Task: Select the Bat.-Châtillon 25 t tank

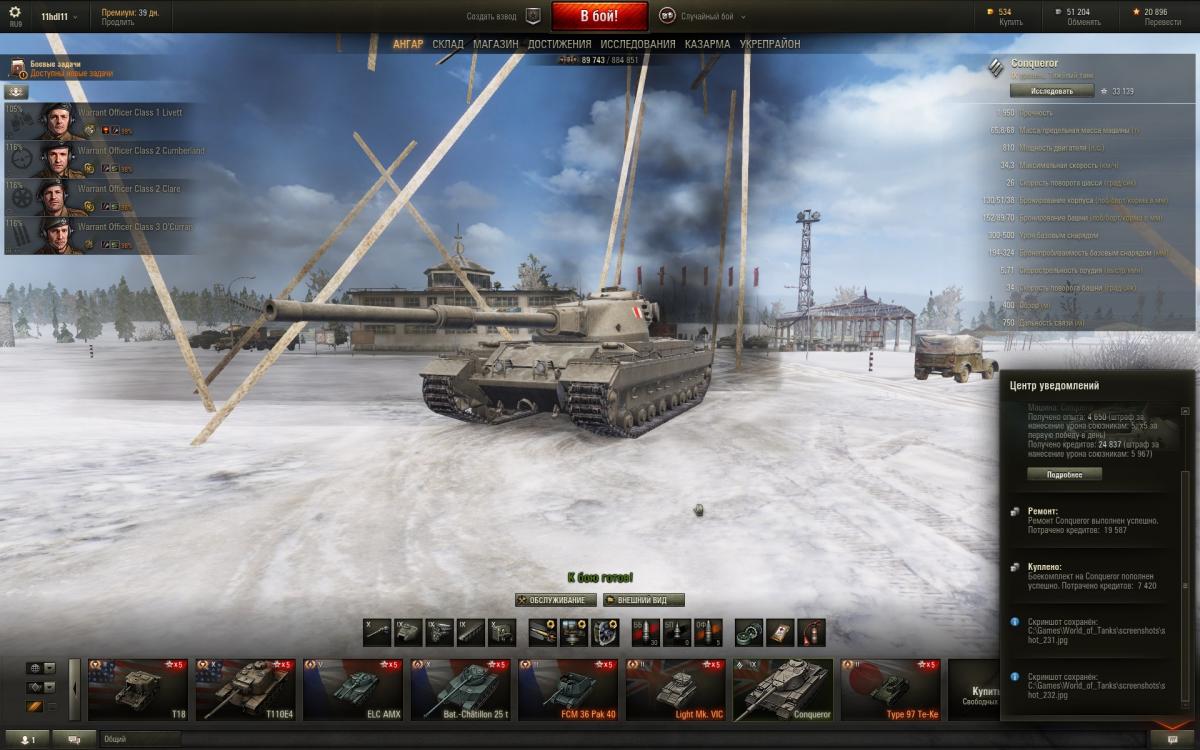Action: (460, 689)
